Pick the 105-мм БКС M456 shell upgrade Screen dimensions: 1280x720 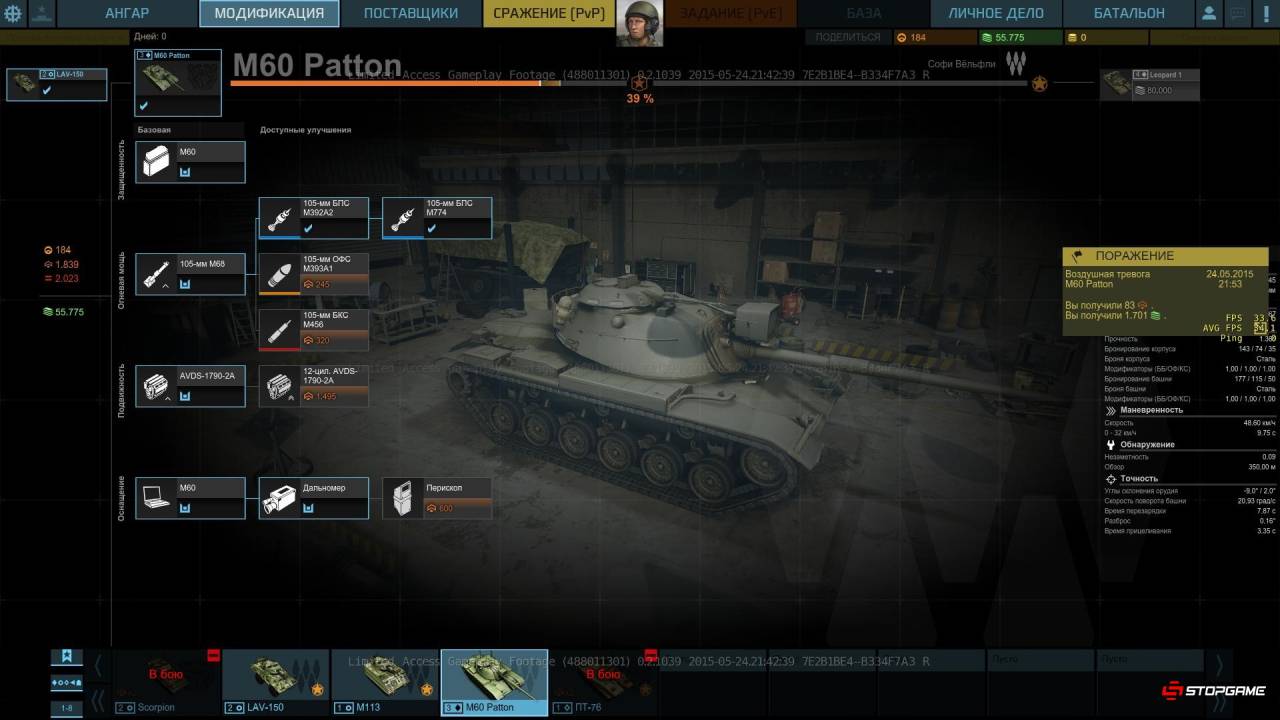pos(313,329)
